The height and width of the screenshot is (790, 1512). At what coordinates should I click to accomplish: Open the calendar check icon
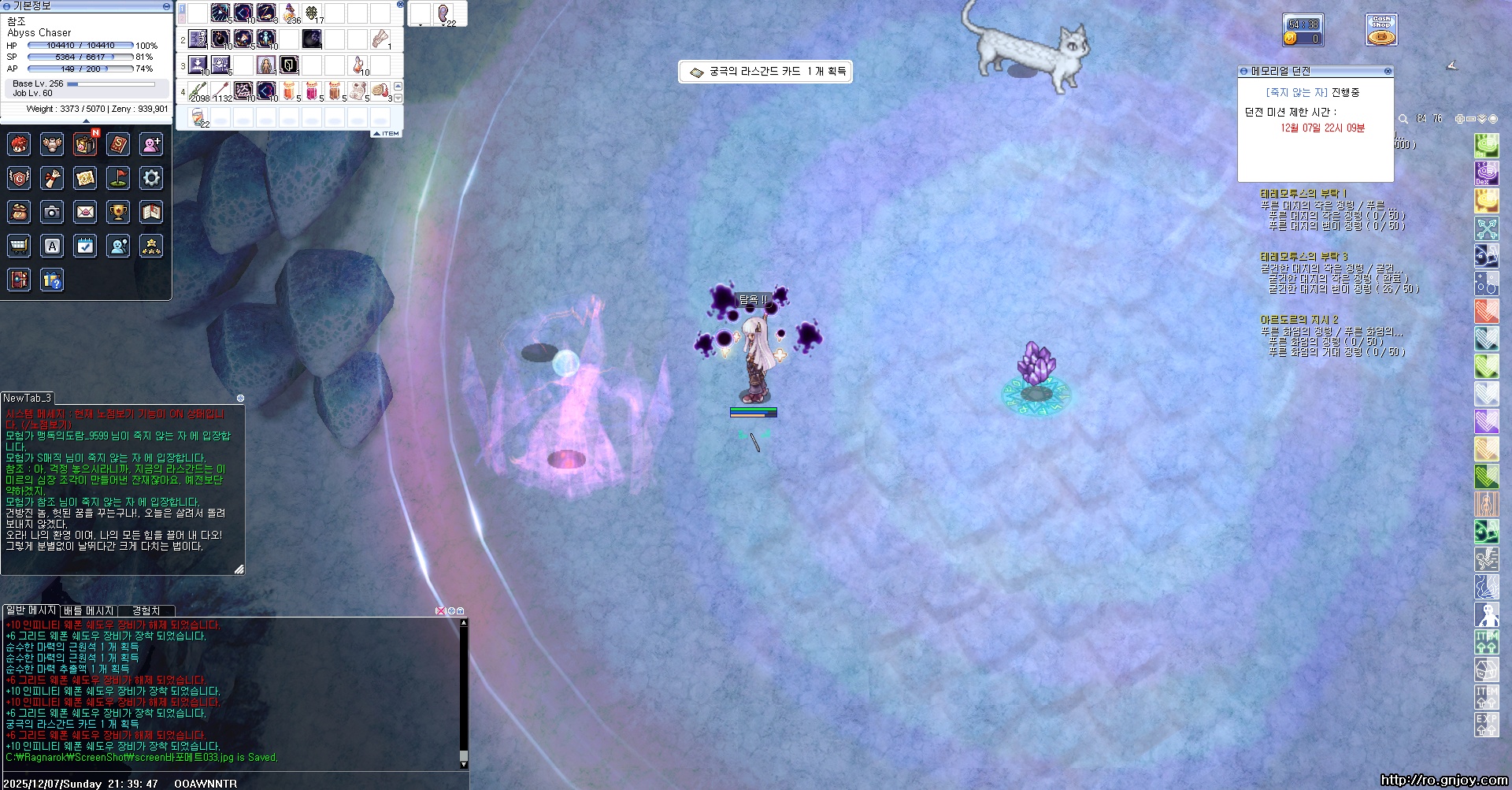(x=85, y=246)
